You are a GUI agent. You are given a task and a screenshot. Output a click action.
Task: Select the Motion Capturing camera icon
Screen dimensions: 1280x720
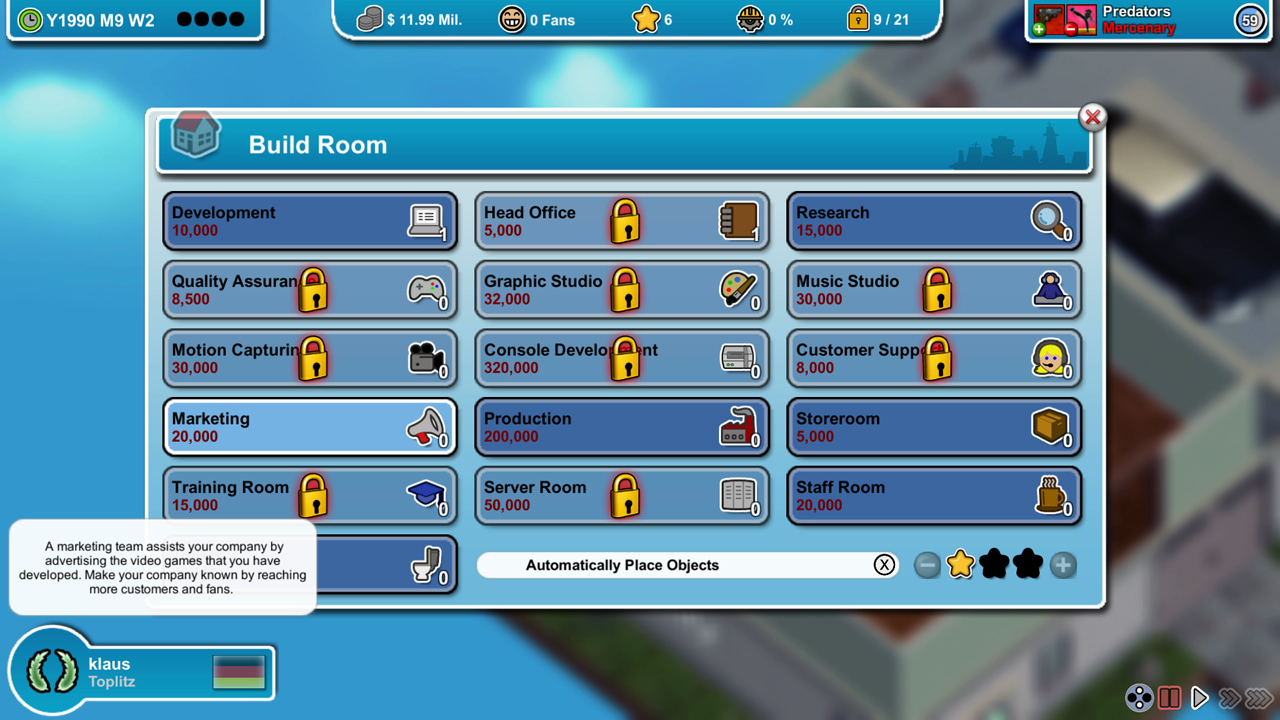[427, 359]
